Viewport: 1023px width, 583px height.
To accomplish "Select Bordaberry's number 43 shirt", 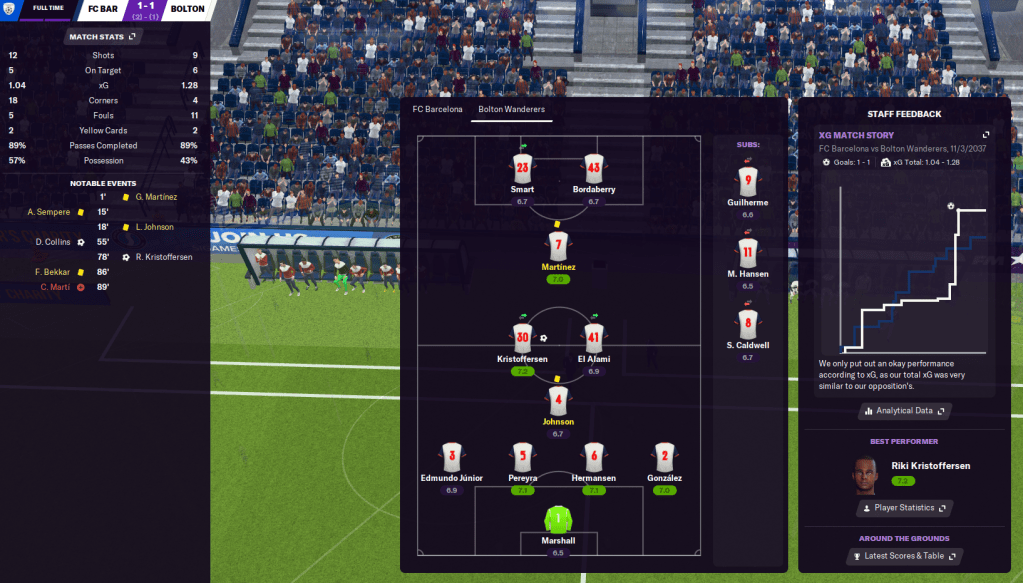I will (593, 168).
